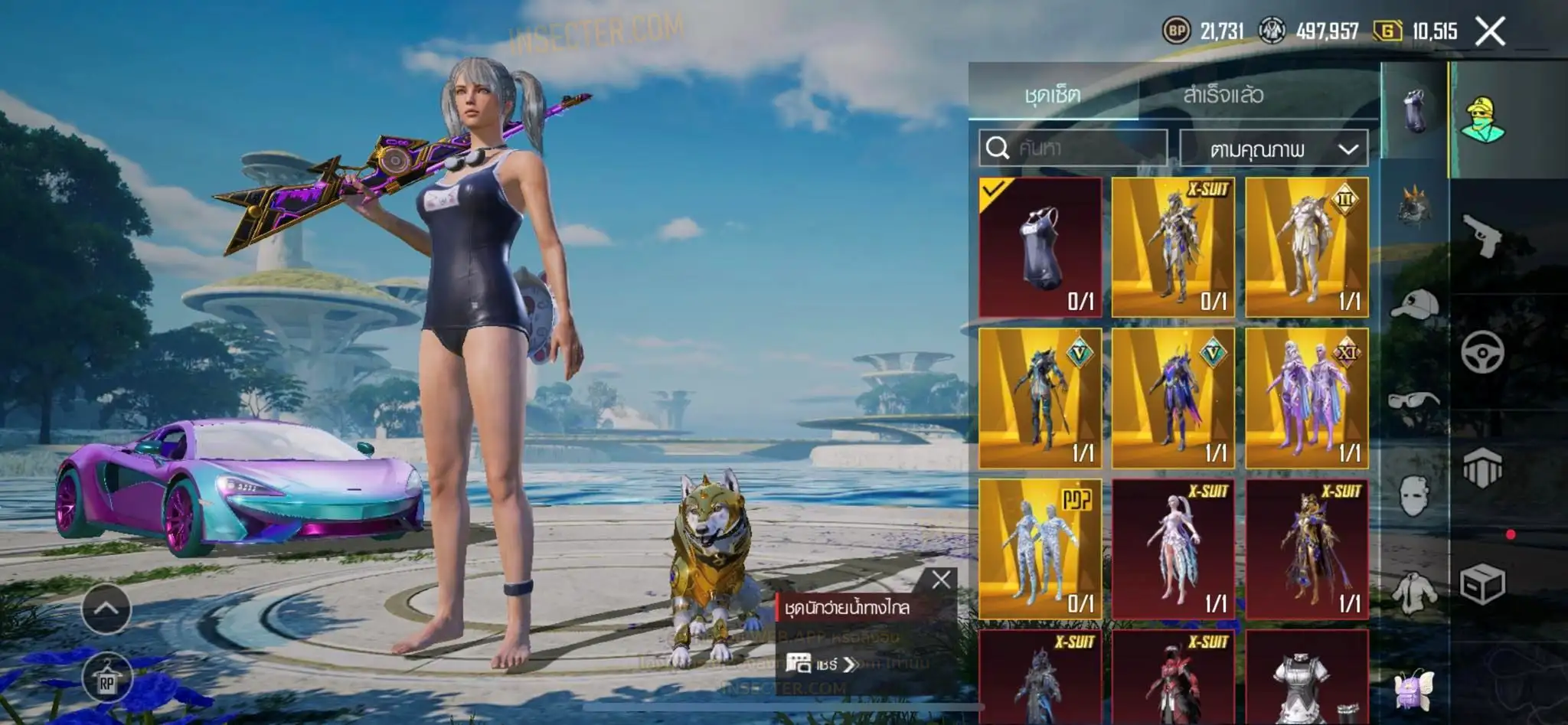Close the swimsuit name tooltip
This screenshot has width=1568, height=725.
coord(941,580)
